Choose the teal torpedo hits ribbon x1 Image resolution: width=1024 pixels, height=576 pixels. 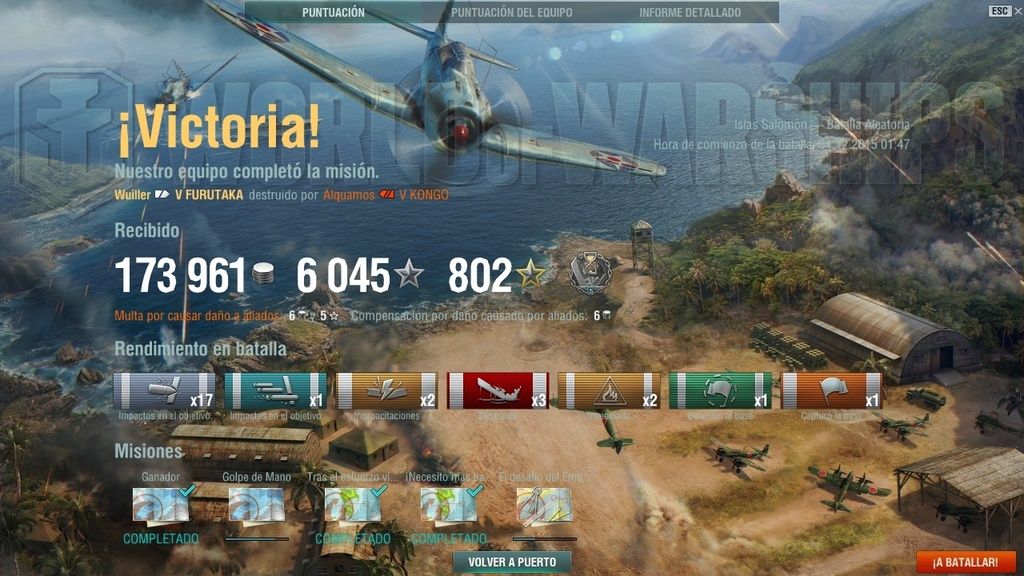[276, 391]
